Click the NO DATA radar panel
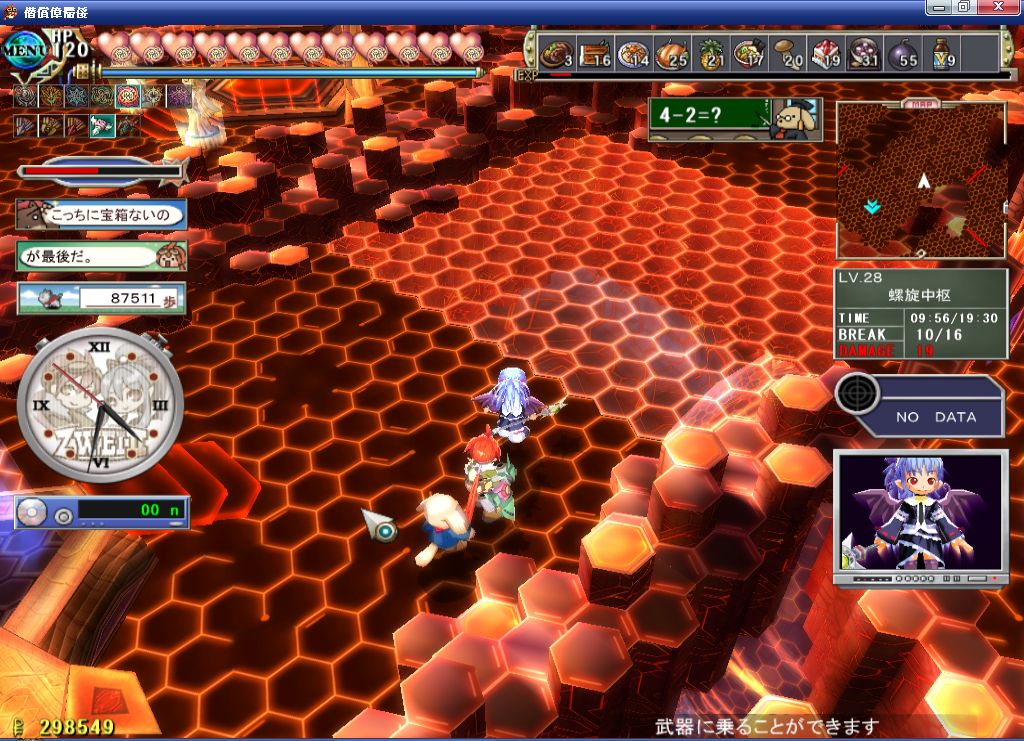Image resolution: width=1024 pixels, height=741 pixels. click(920, 404)
